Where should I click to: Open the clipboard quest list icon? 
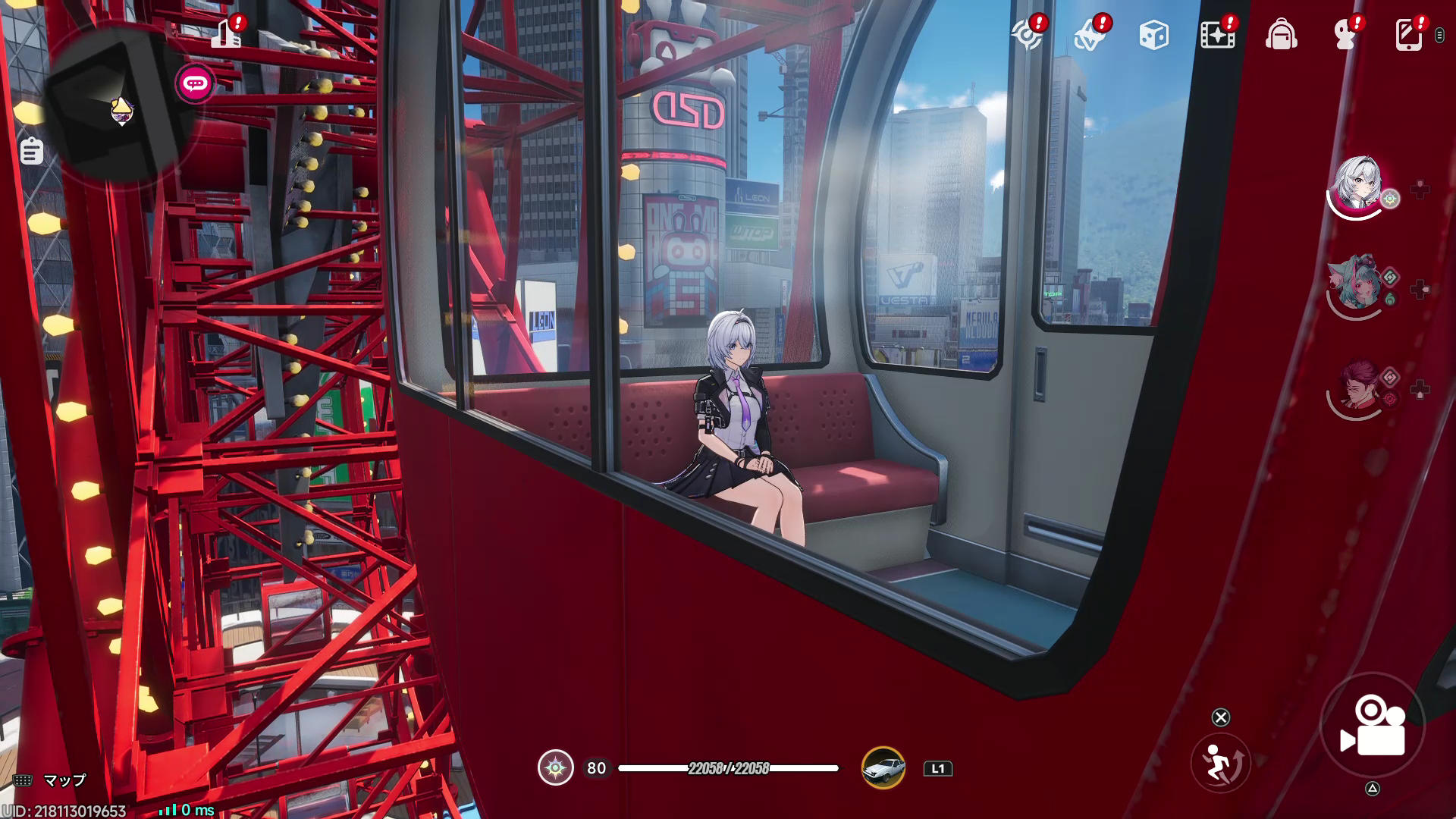tap(31, 151)
